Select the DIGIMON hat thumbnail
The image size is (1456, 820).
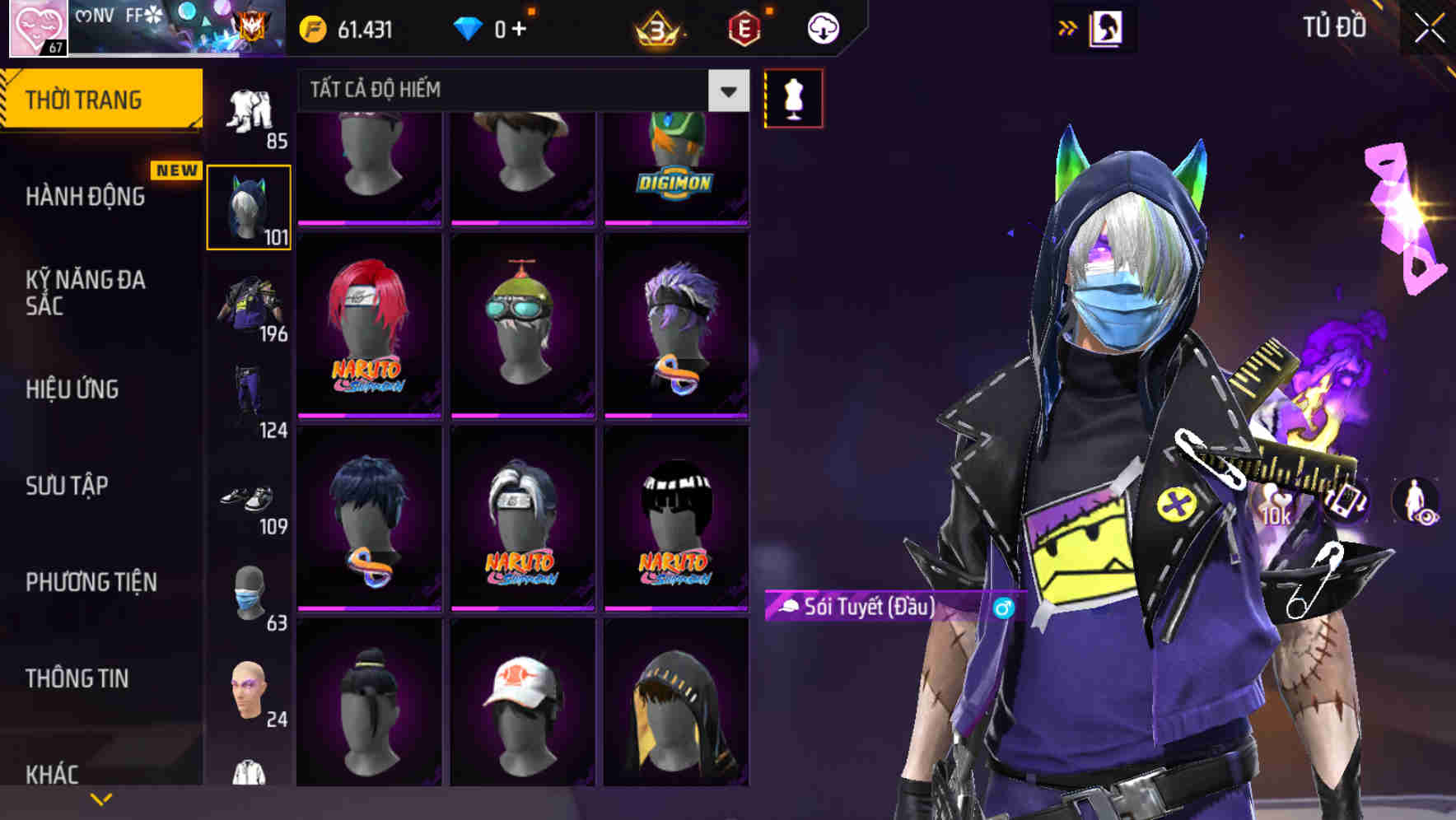point(670,165)
